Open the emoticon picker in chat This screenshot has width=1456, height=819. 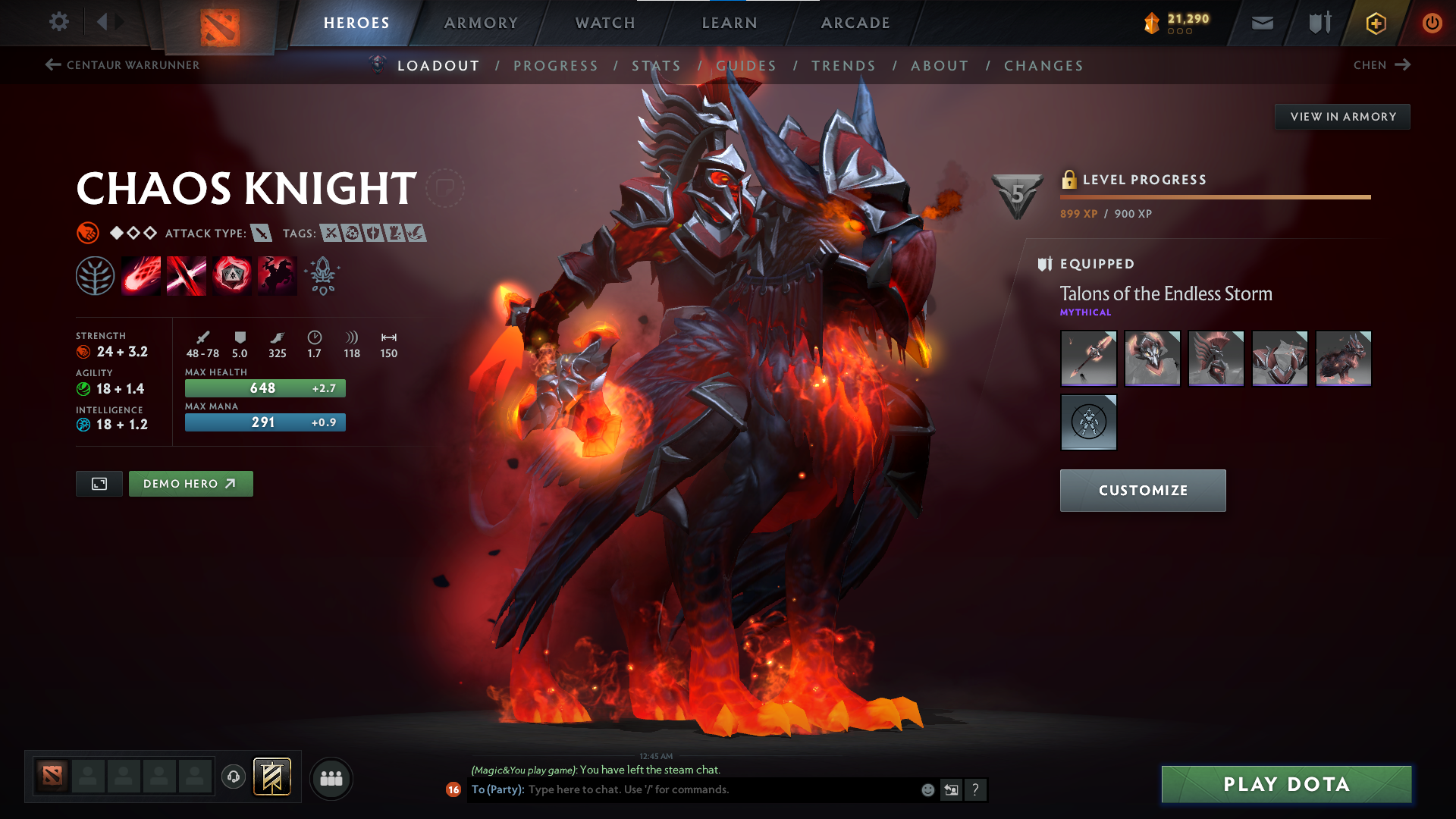(927, 789)
